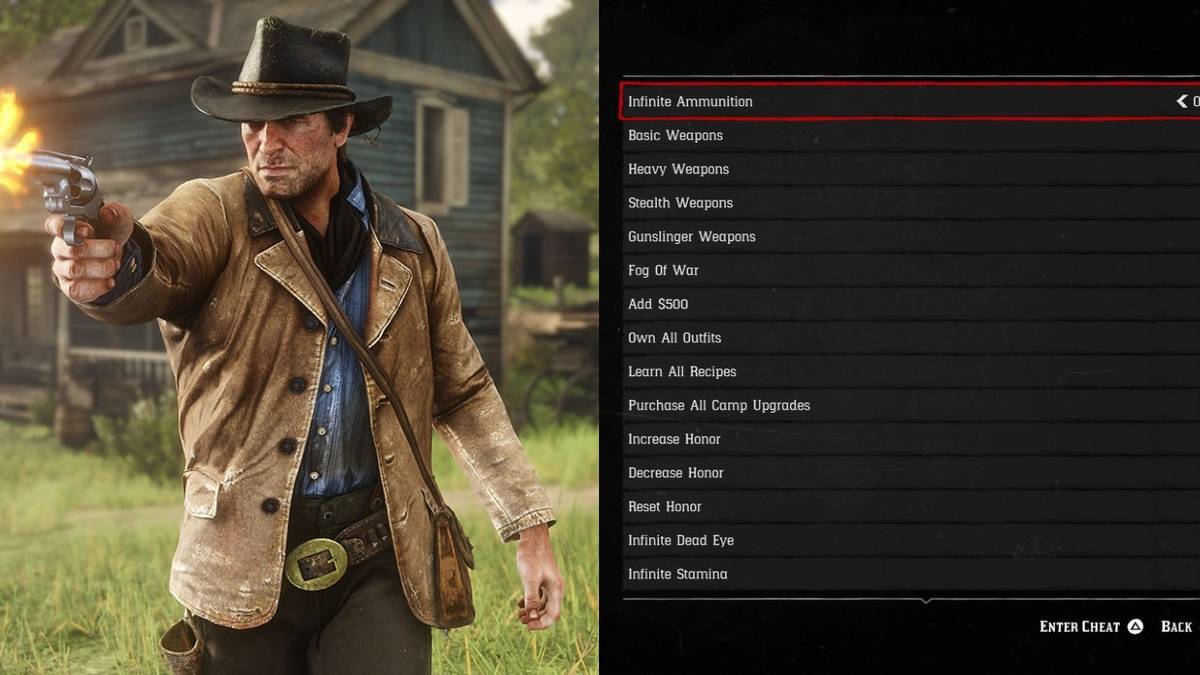Activate Learn All Recipes

tap(682, 372)
